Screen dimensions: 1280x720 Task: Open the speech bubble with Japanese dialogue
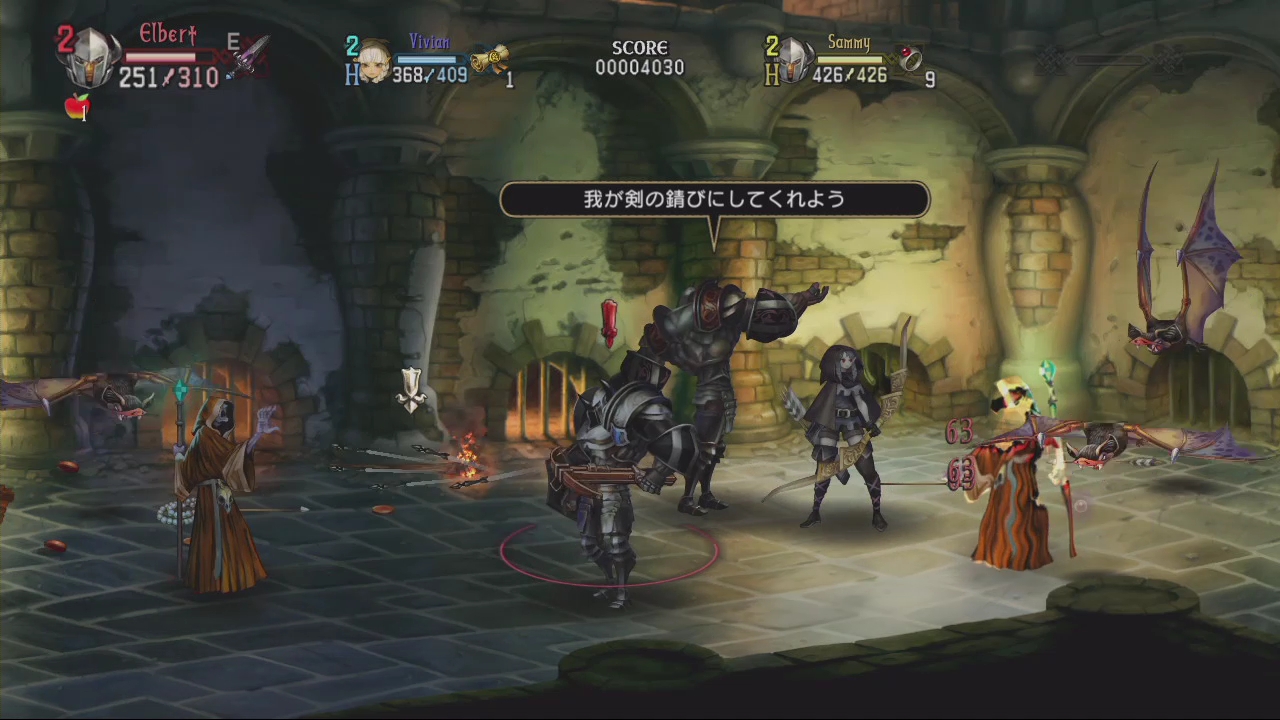716,199
